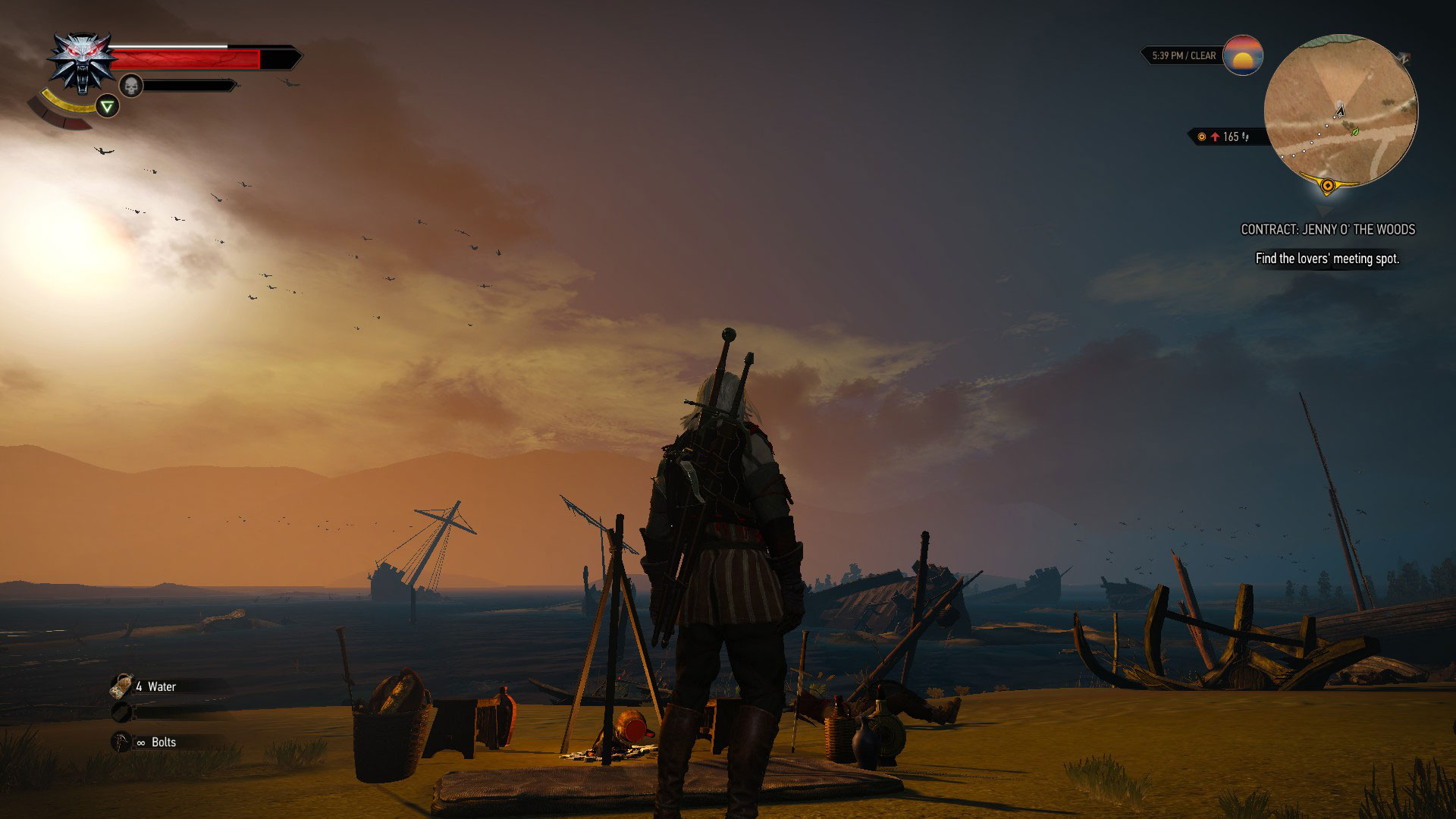Open the Jenny o' the Woods contract tracker

tap(1327, 229)
